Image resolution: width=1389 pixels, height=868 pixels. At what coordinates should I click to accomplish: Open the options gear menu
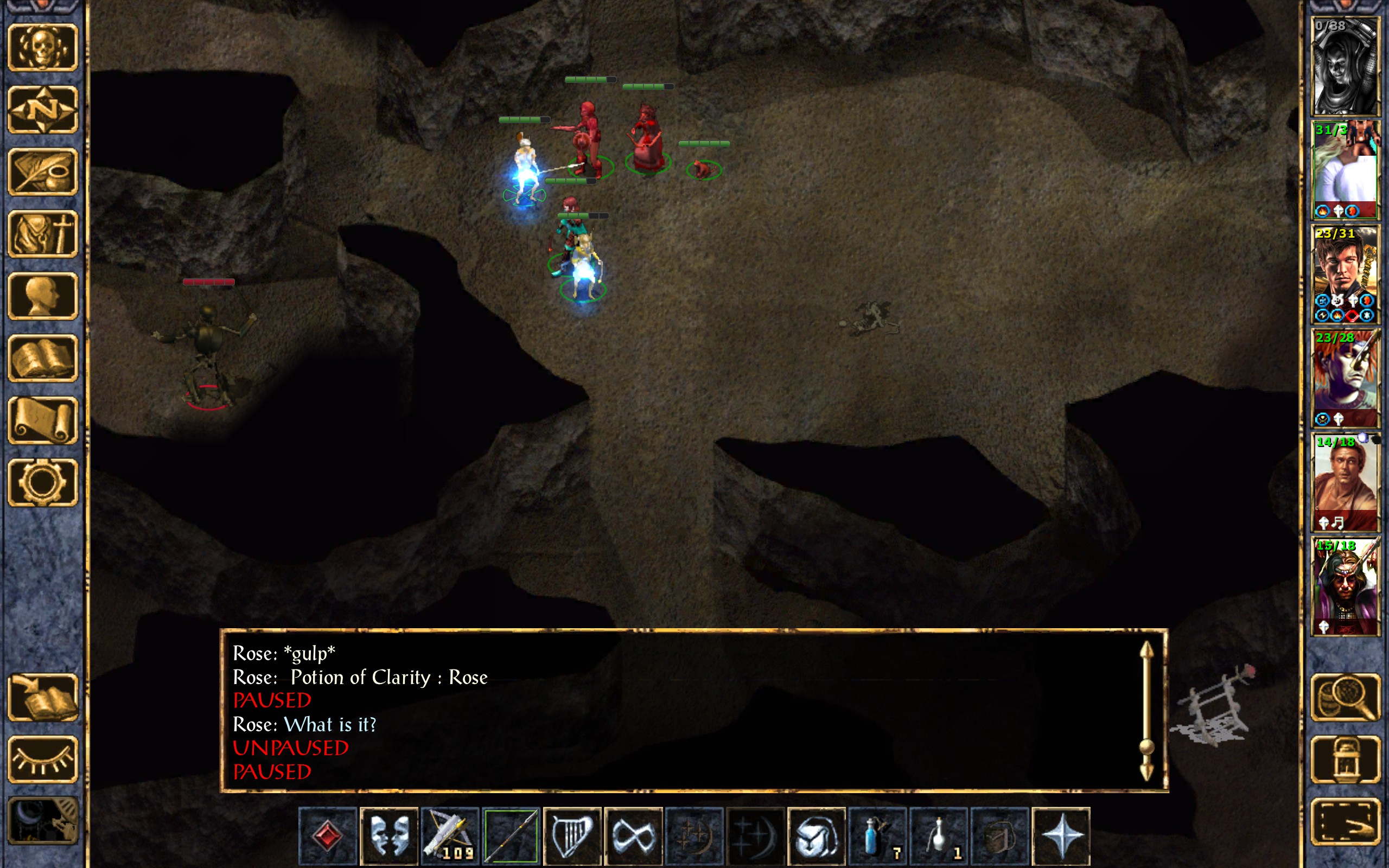[x=43, y=482]
